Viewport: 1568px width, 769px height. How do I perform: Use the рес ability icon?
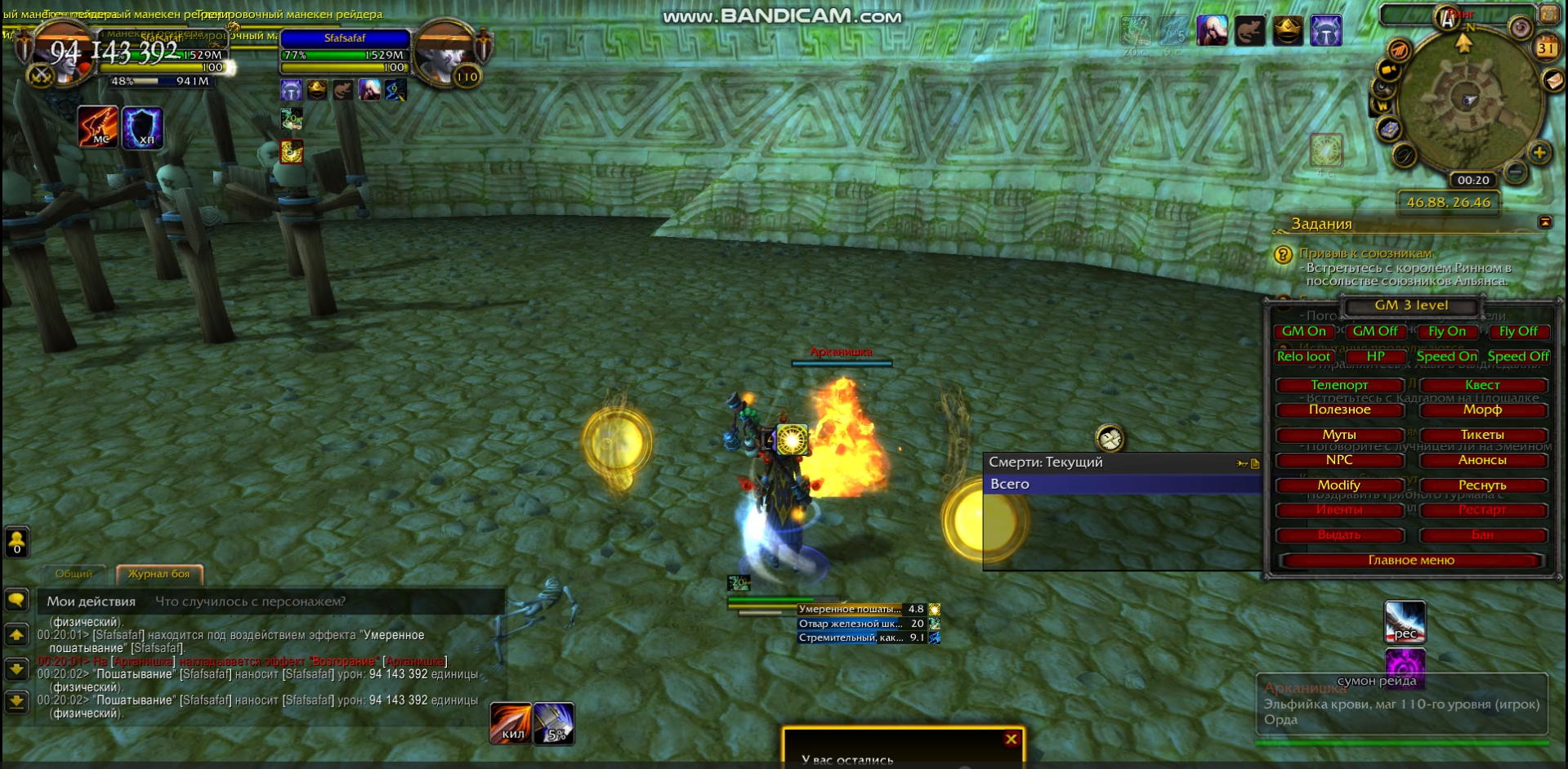pos(1405,621)
